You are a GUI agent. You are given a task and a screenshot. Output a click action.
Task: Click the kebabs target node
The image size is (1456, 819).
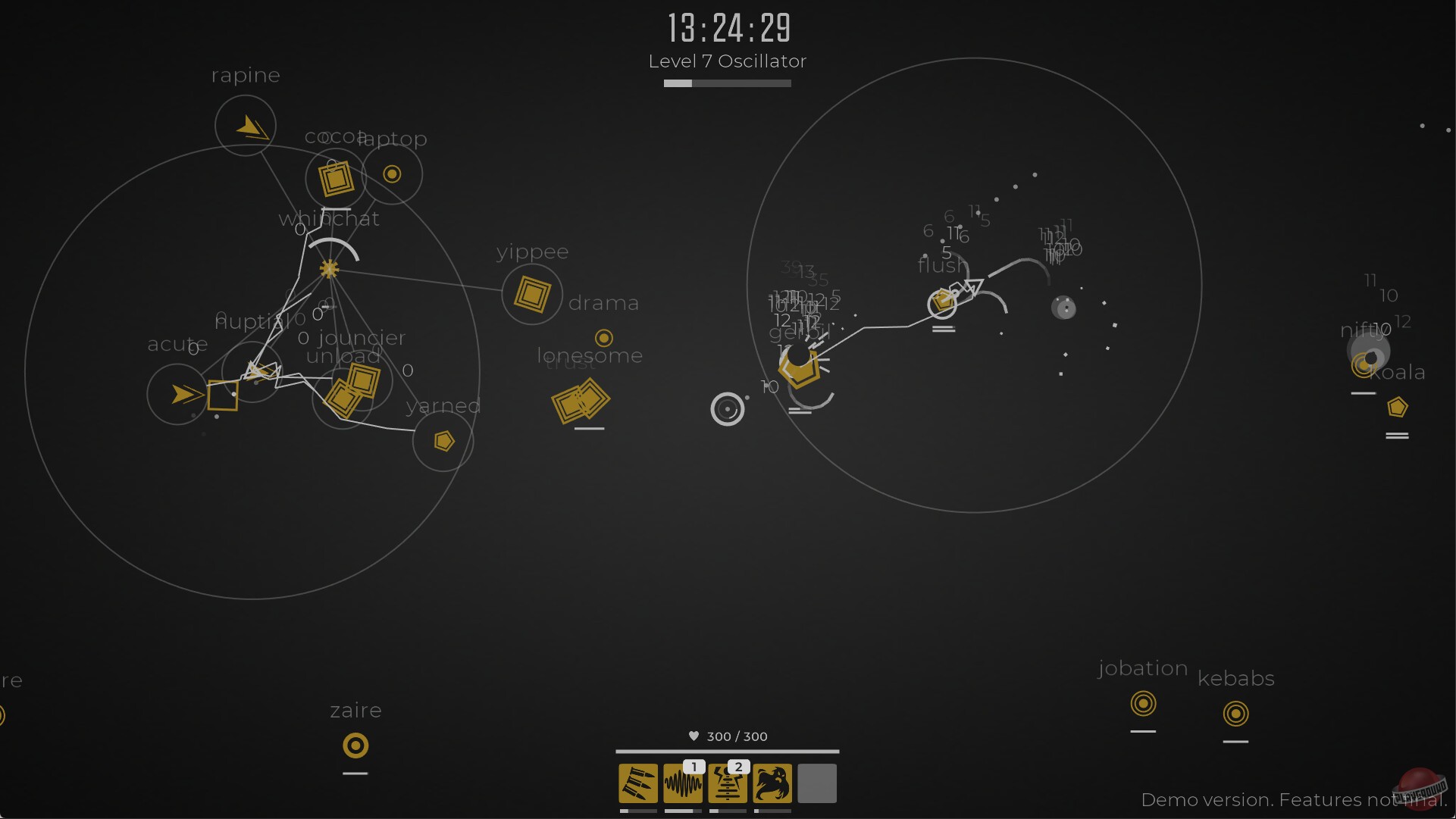(x=1236, y=712)
